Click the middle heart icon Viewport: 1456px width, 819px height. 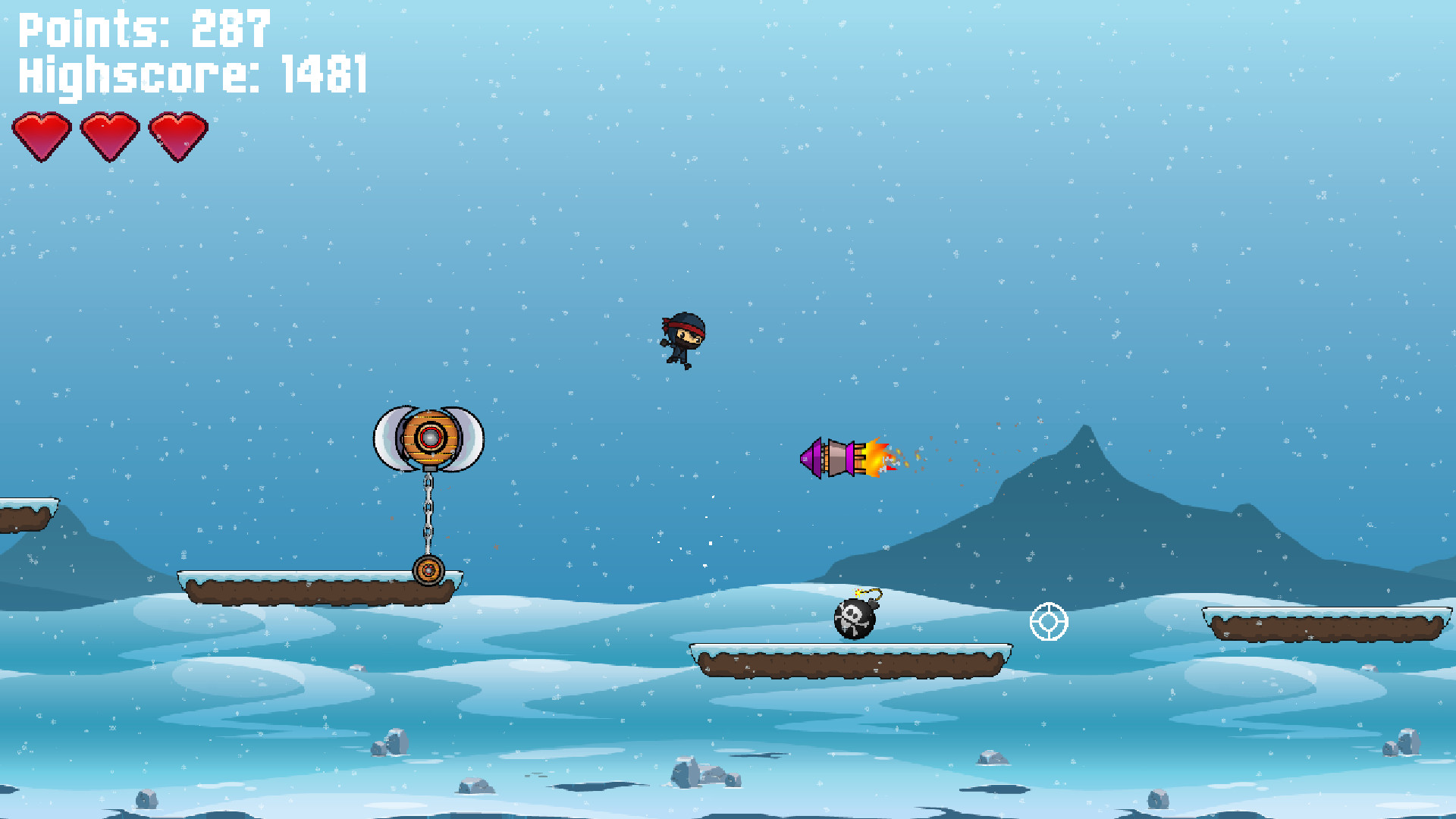(108, 135)
